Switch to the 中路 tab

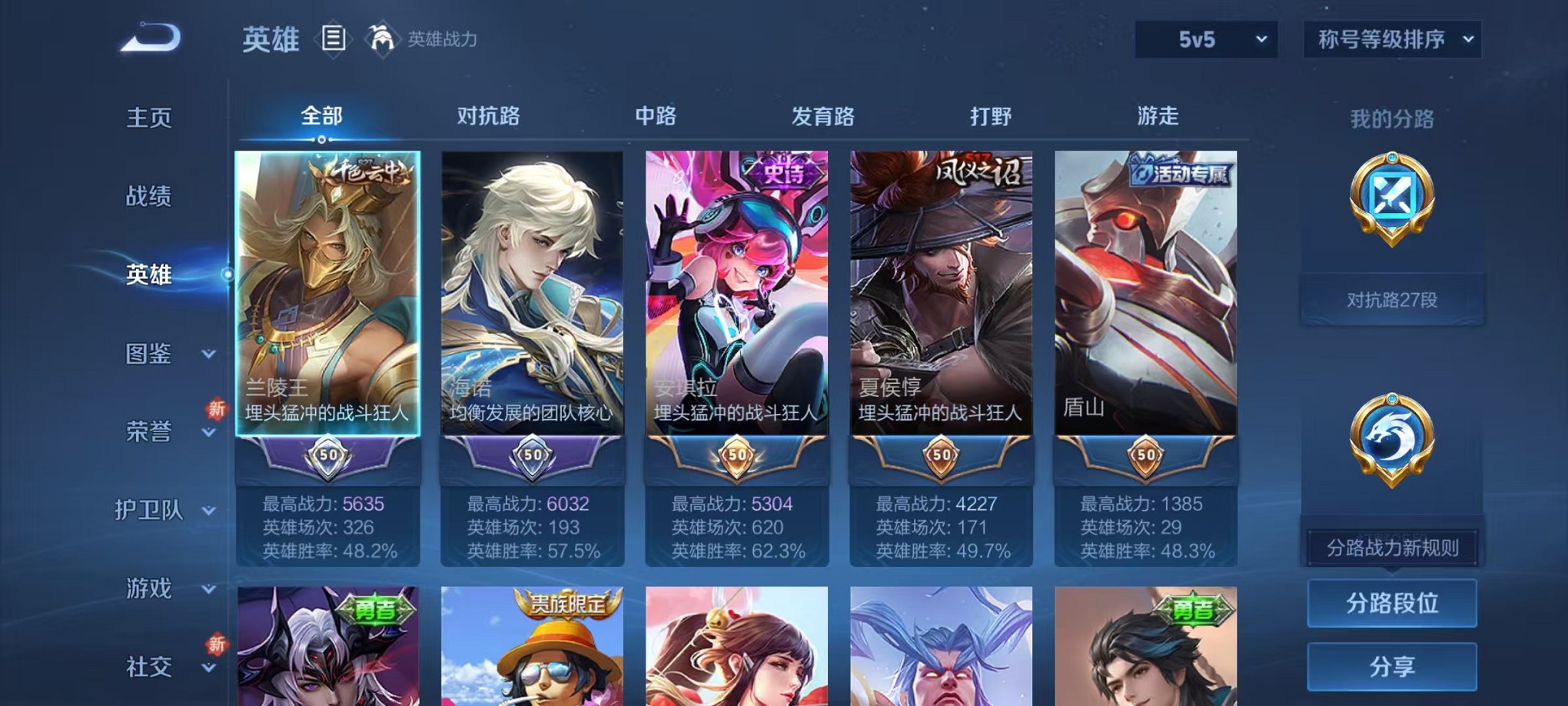[x=656, y=117]
